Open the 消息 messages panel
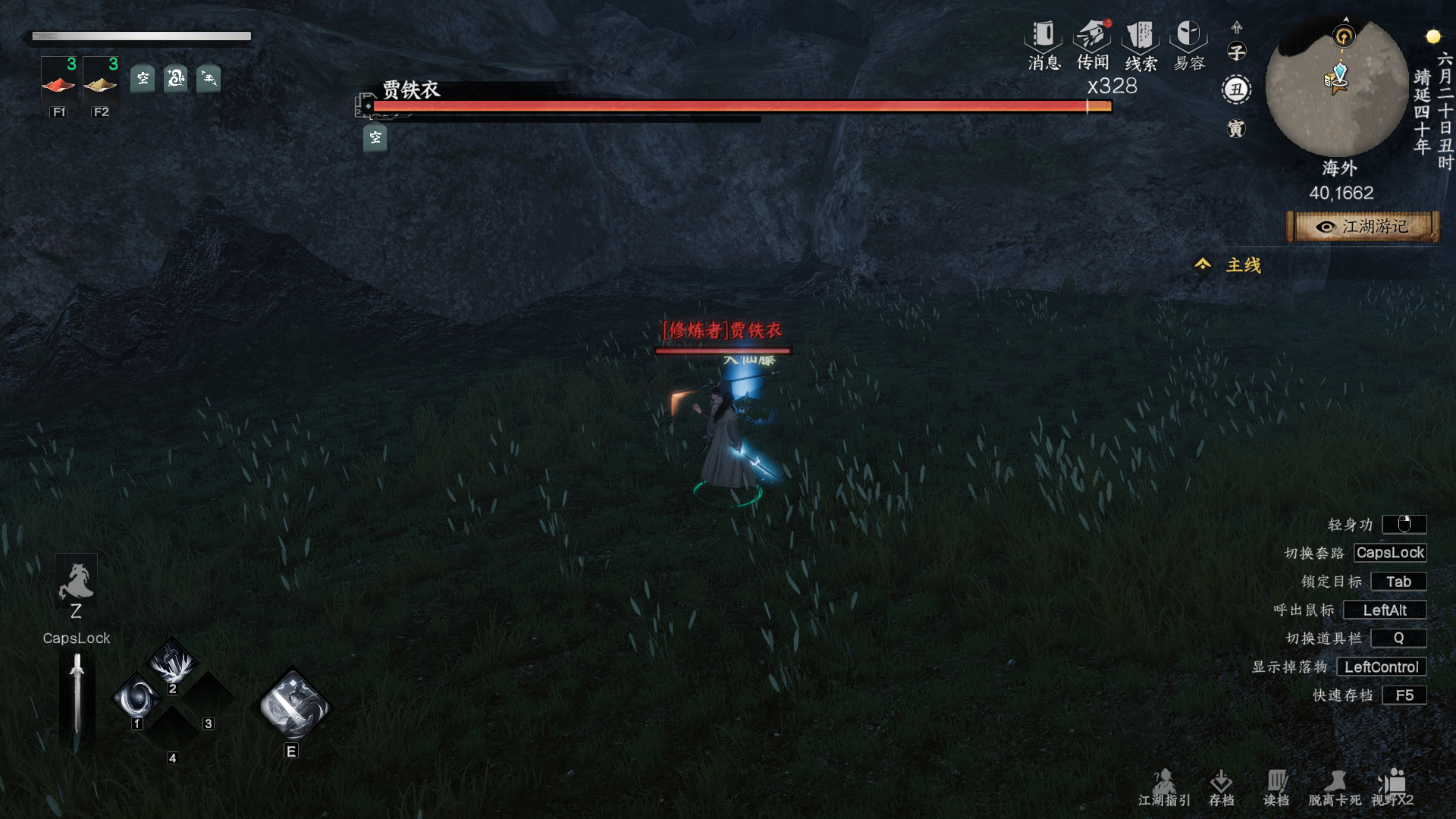Screen dimensions: 1456x819 click(x=1043, y=45)
